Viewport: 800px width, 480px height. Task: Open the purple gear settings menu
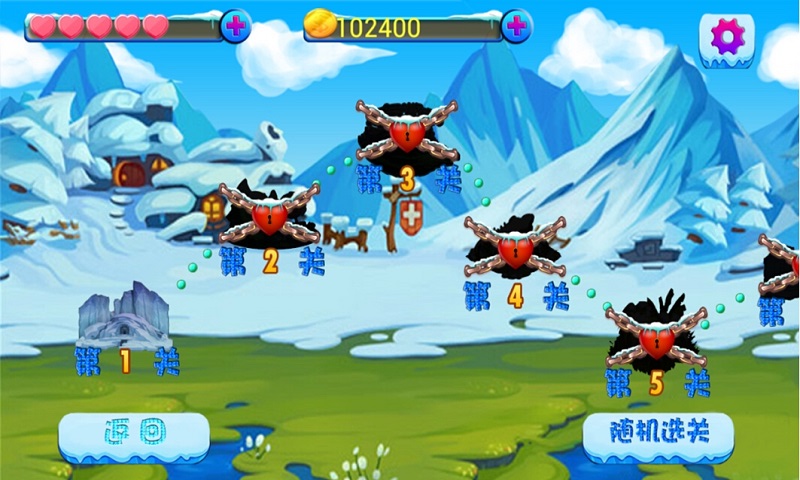727,38
